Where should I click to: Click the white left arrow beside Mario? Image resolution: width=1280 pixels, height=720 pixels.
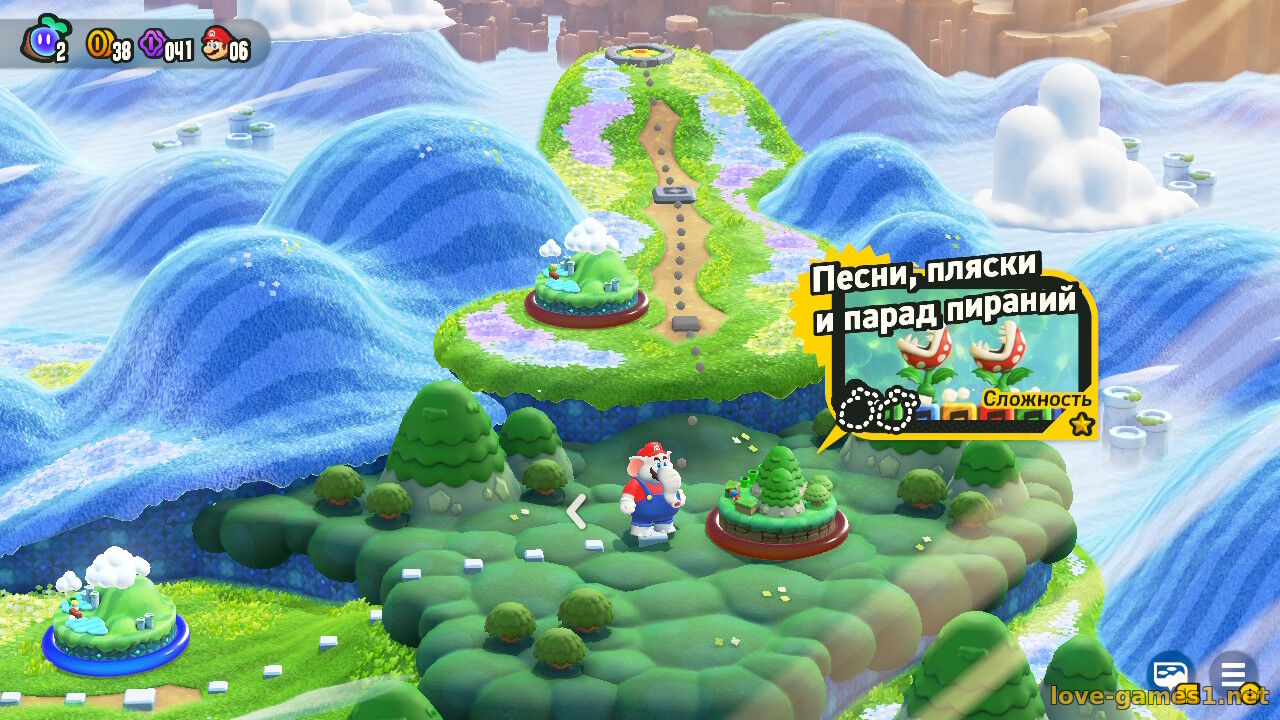575,511
